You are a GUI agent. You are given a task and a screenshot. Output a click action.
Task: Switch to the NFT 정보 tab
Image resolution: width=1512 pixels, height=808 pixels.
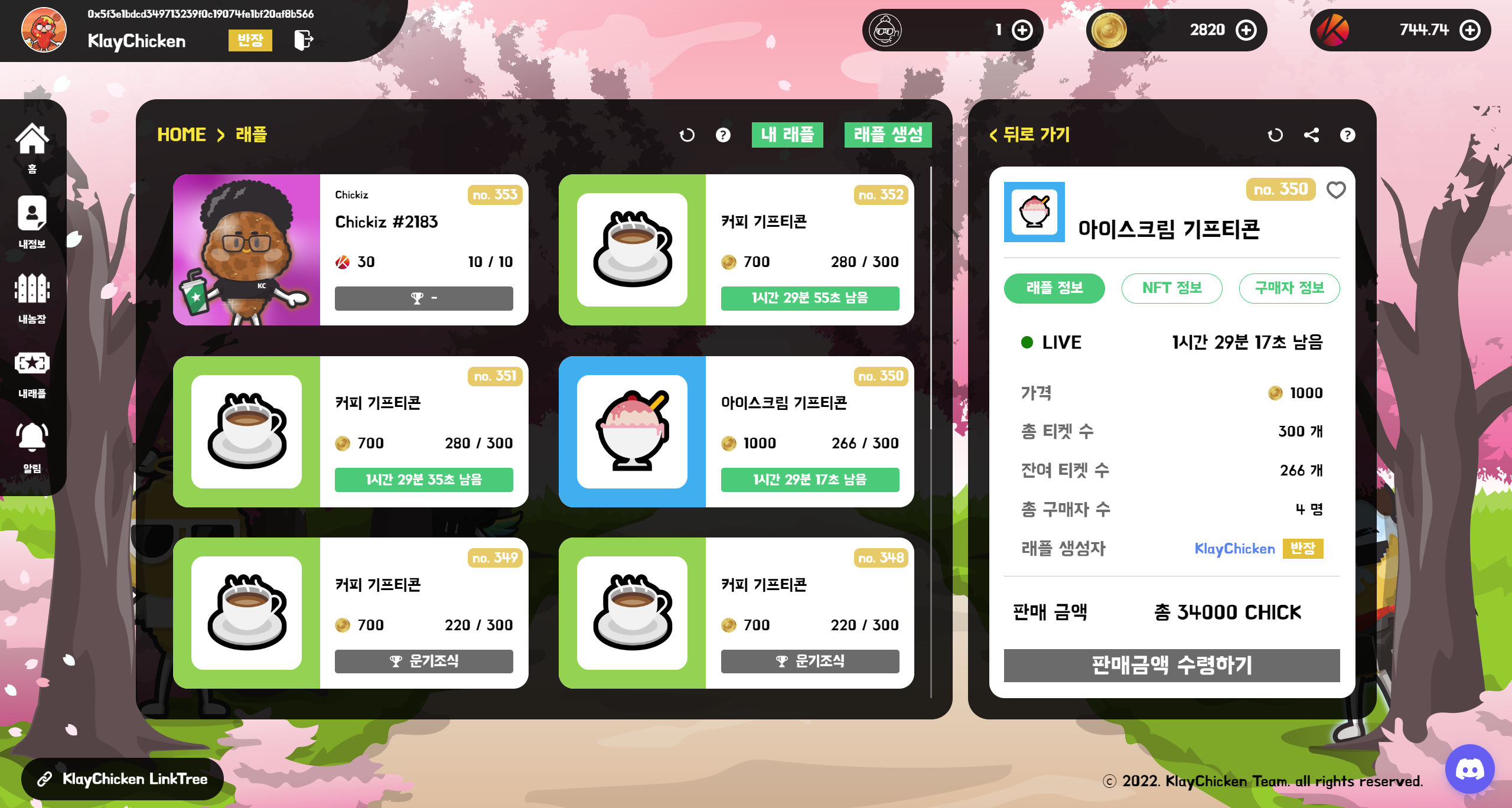1172,288
